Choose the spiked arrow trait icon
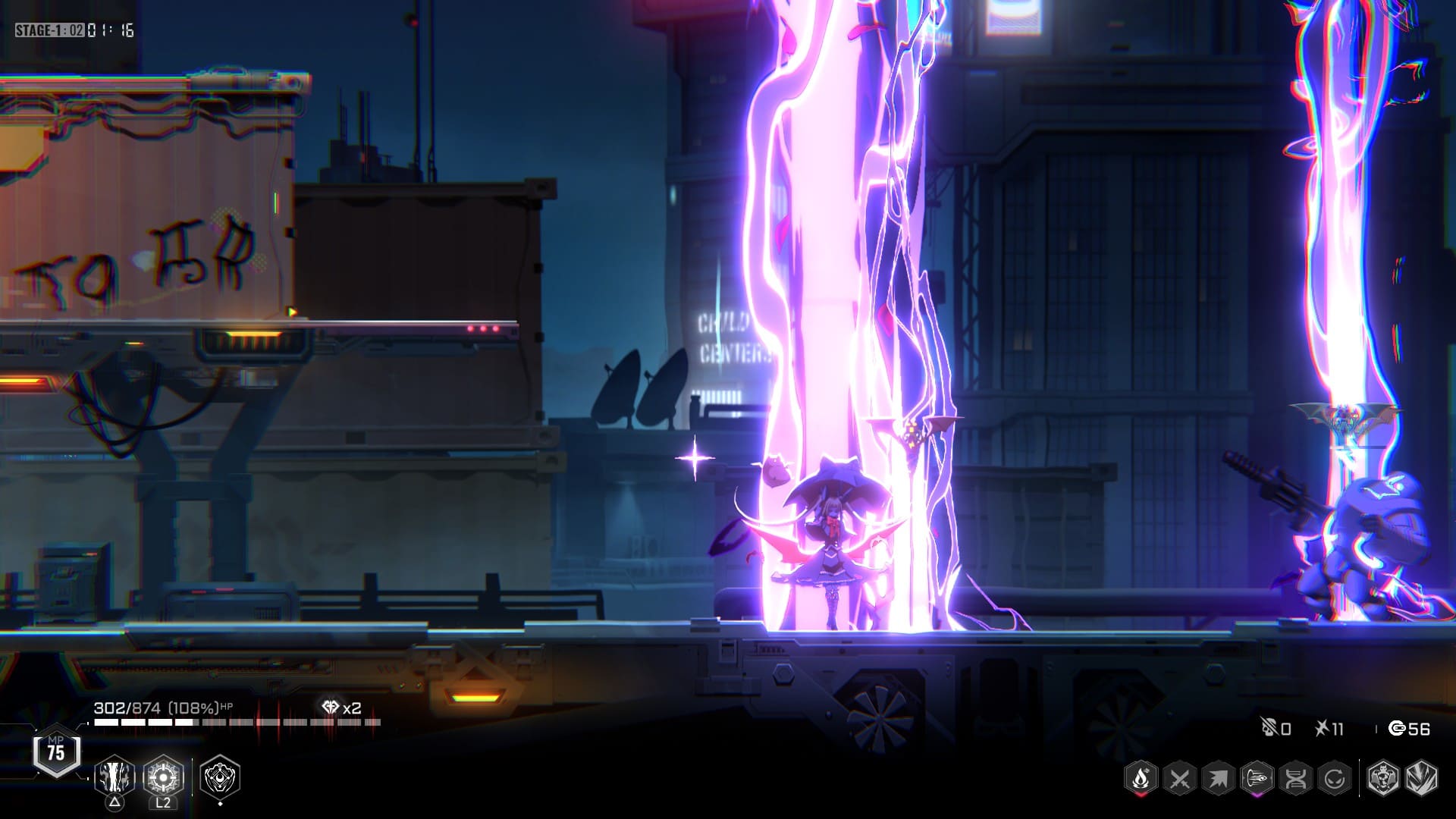Screen dimensions: 1456x819 (1218, 778)
